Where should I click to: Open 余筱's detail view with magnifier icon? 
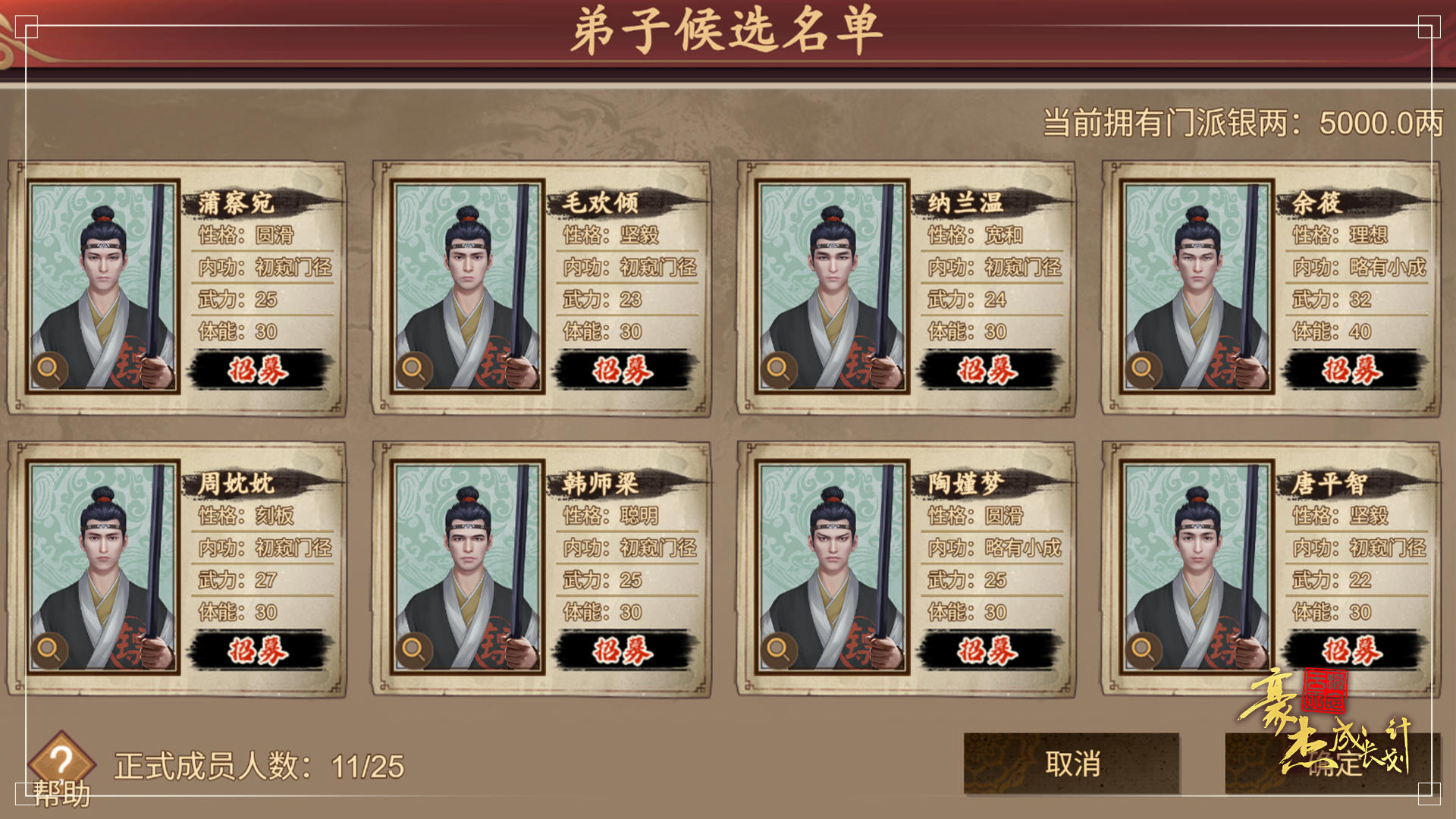point(1144,369)
